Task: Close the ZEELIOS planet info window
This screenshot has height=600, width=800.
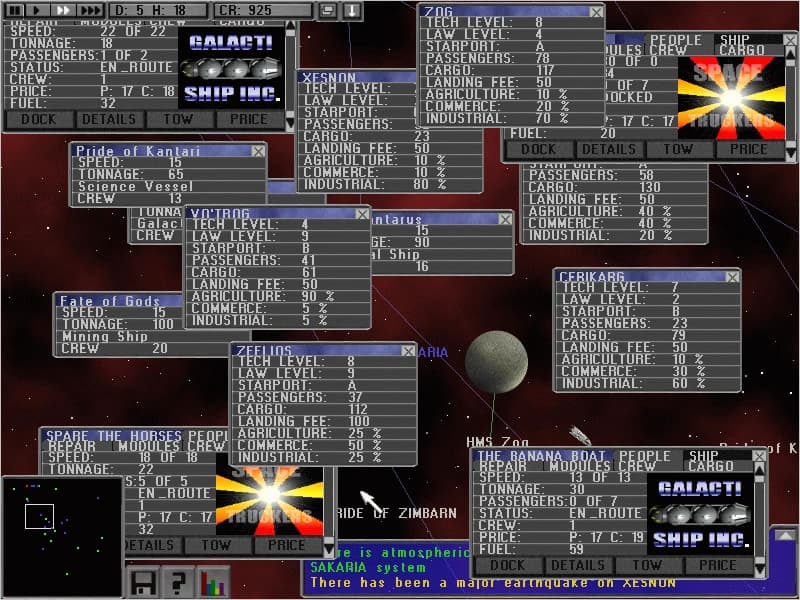Action: (x=407, y=351)
